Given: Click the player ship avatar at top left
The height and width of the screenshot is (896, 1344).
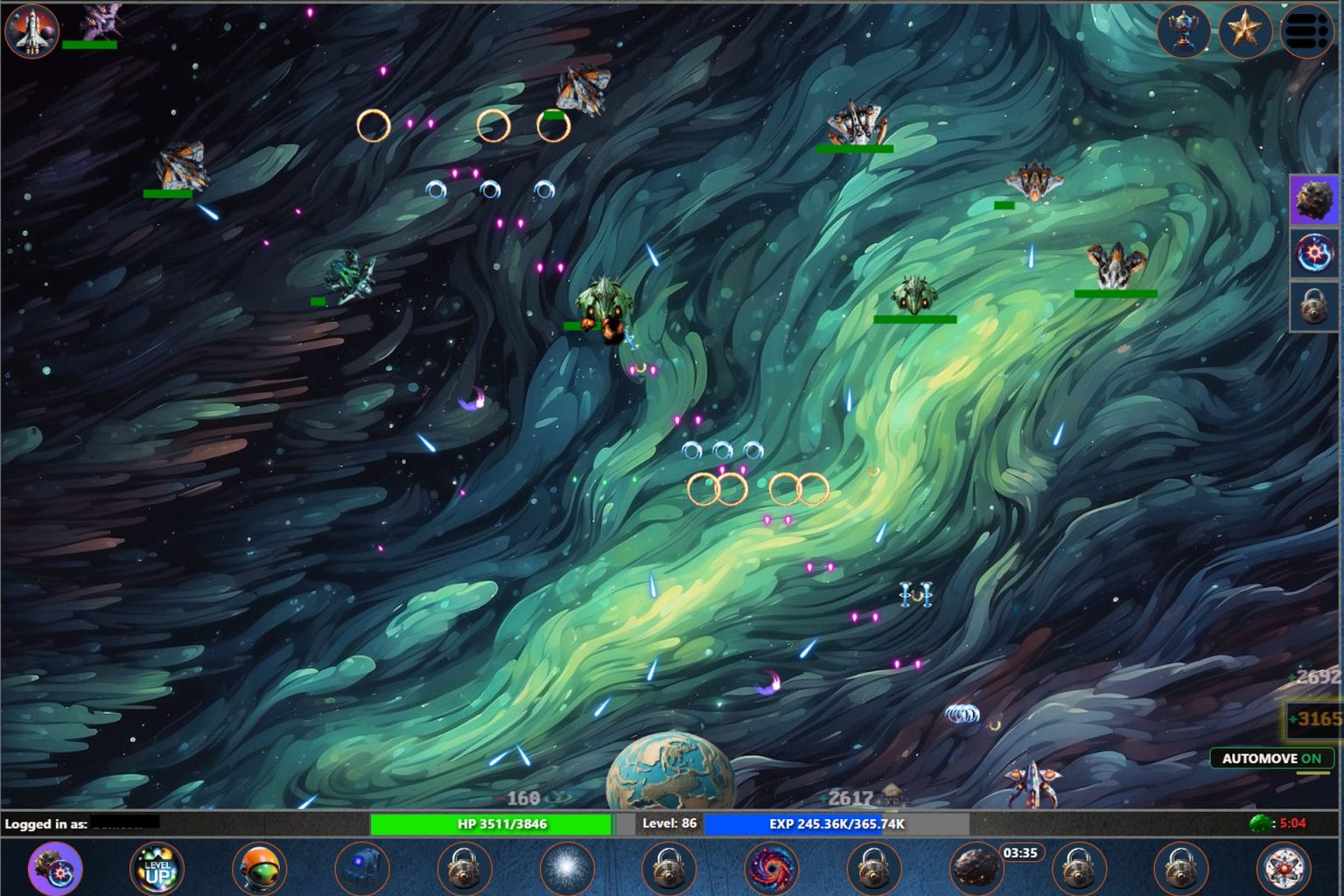Looking at the screenshot, I should (31, 31).
